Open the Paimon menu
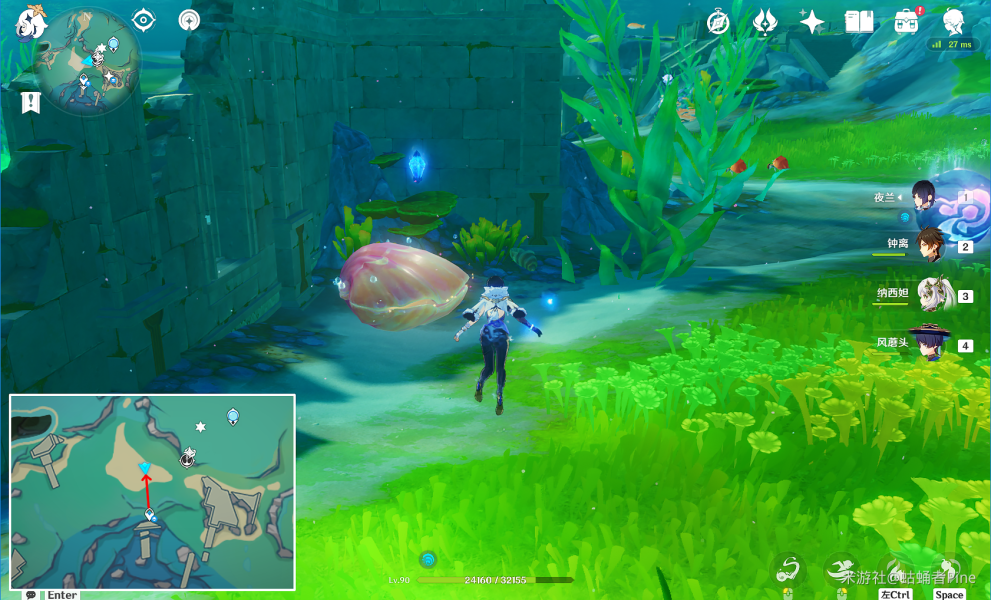 point(32,20)
